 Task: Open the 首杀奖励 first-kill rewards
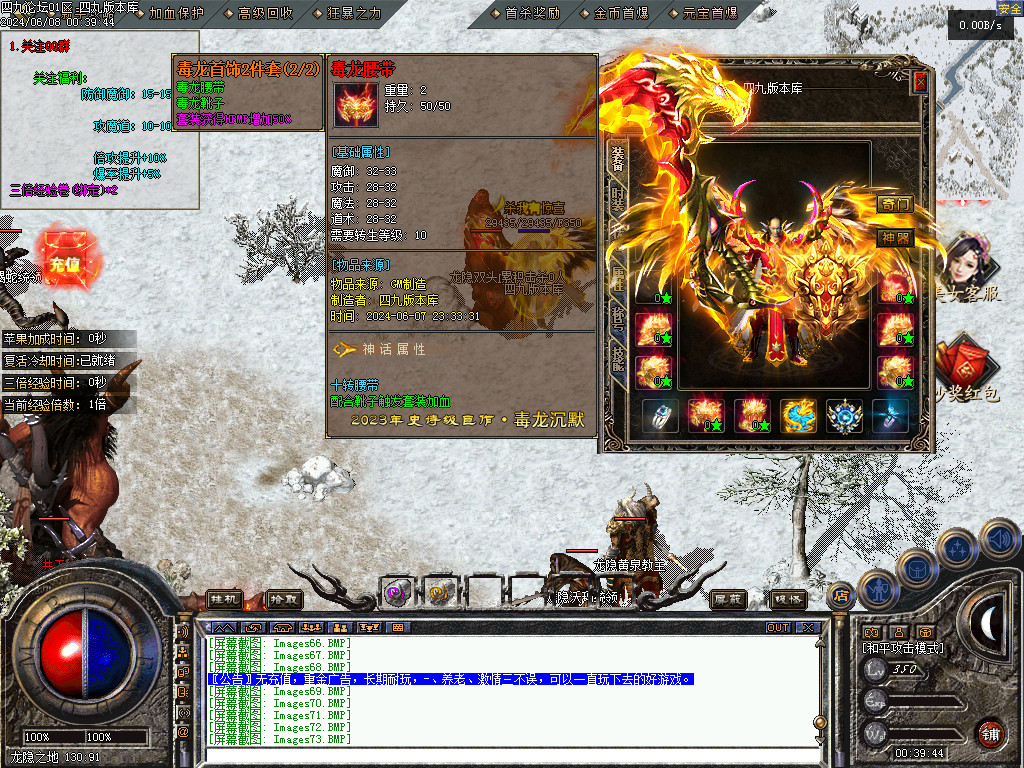[532, 13]
